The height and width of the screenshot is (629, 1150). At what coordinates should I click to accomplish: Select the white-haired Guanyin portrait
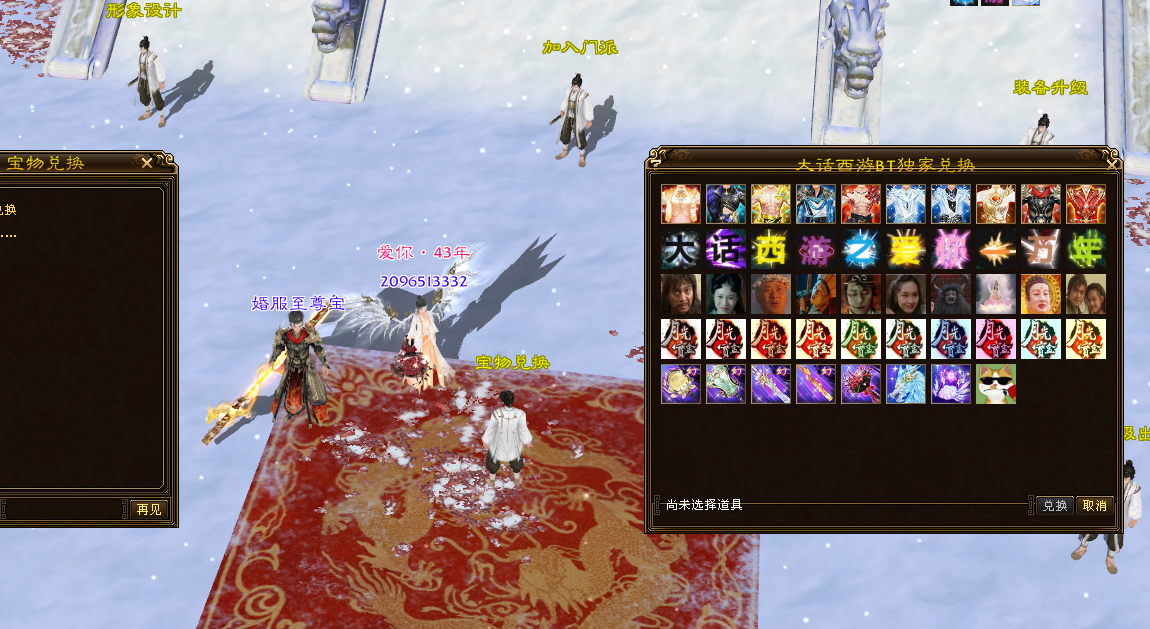tap(995, 294)
